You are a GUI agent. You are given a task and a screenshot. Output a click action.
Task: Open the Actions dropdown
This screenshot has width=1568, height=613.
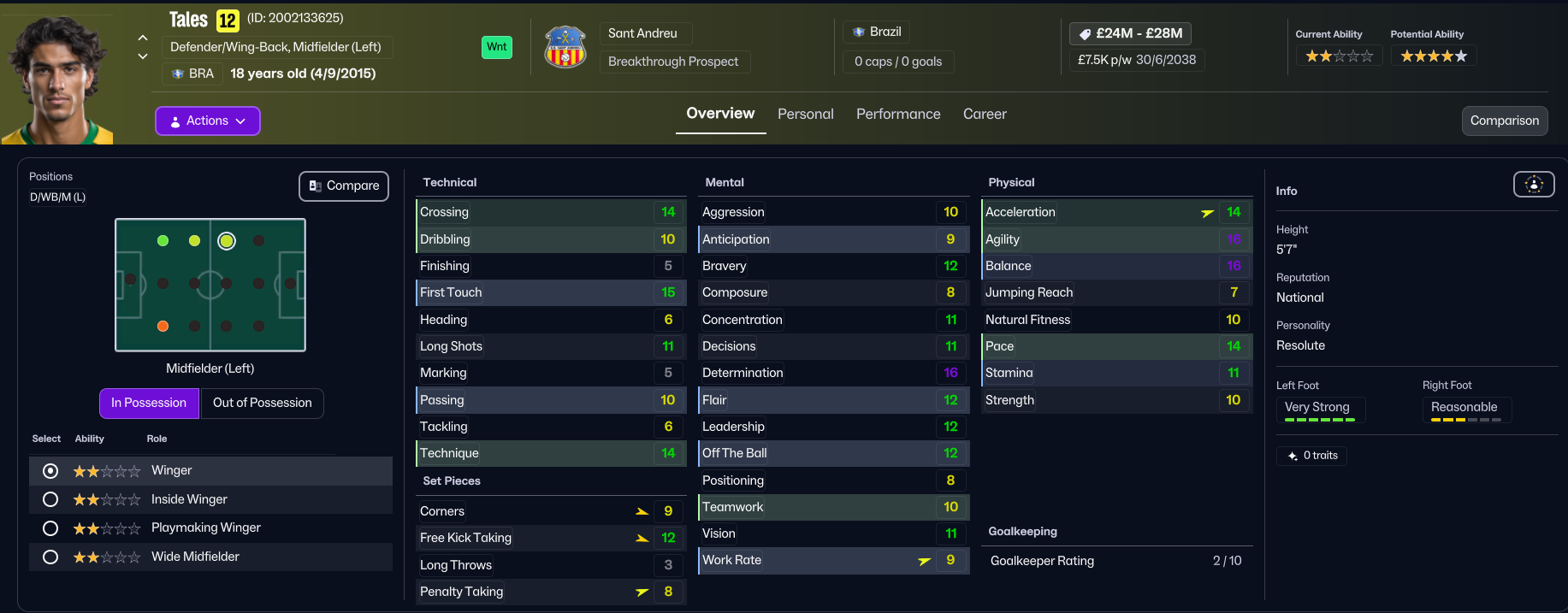(208, 121)
